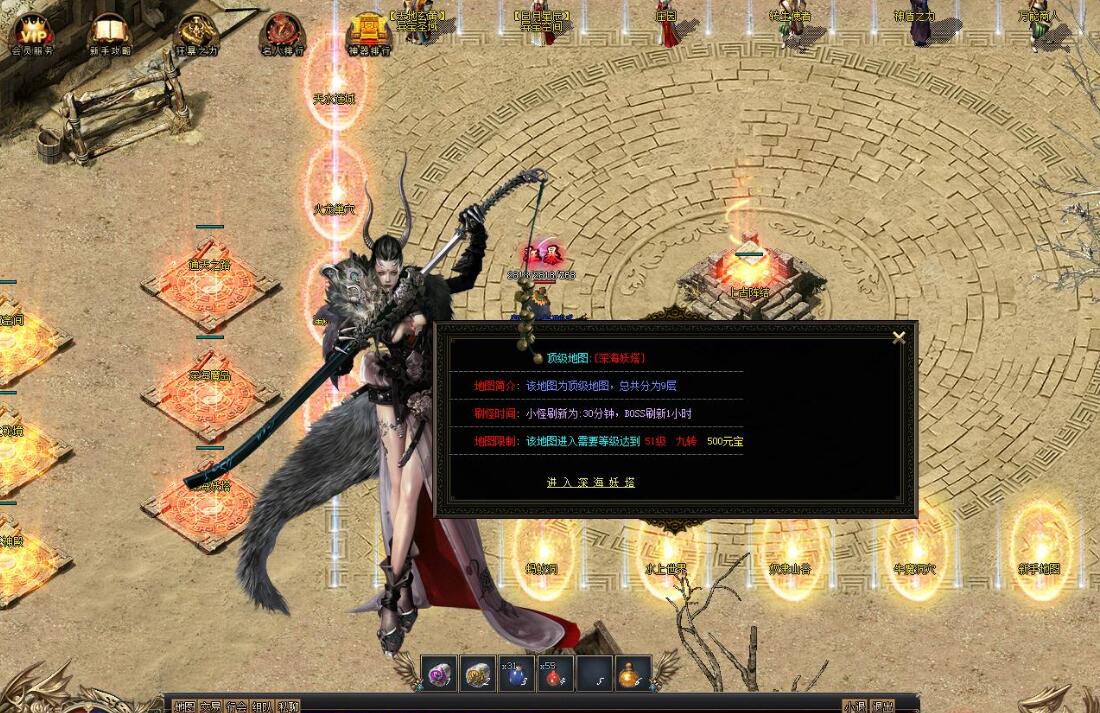
Task: Click the 小退 button on bottom bar
Action: 853,706
